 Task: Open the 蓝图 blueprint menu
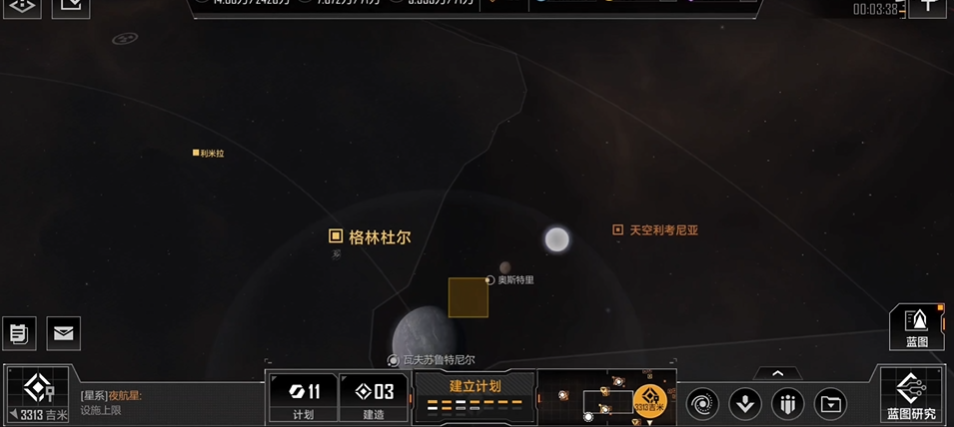coord(916,326)
